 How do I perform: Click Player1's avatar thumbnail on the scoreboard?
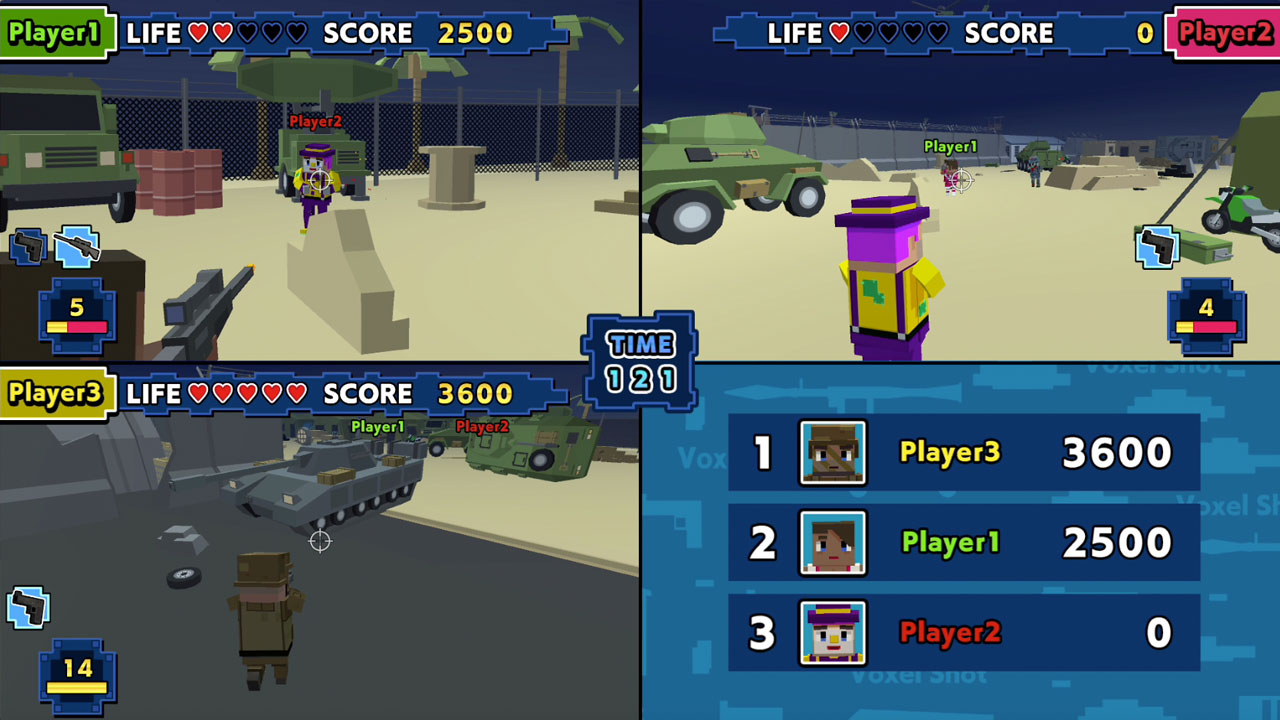coord(832,542)
